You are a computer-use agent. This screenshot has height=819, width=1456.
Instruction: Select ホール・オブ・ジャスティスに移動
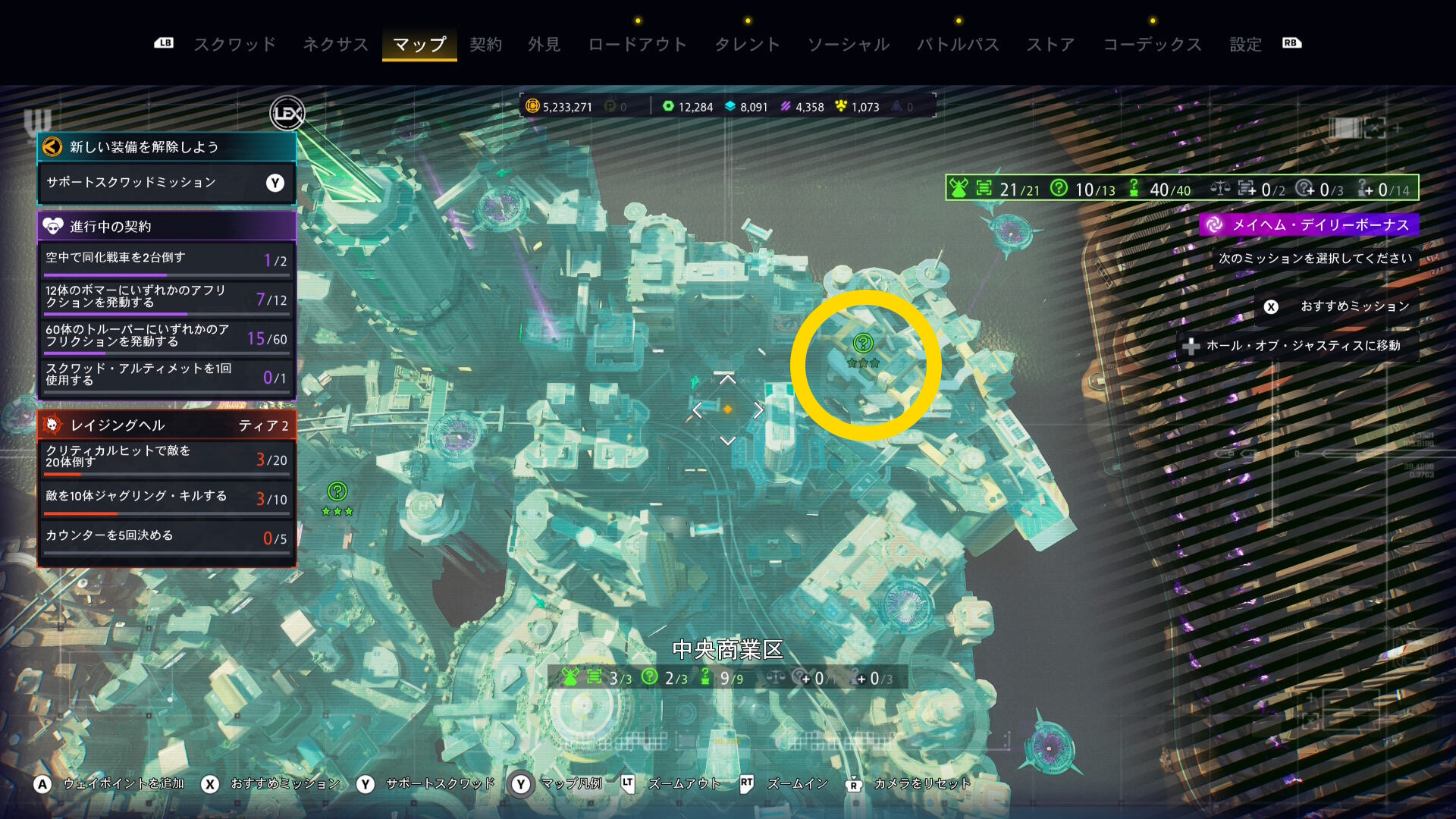[x=1301, y=346]
